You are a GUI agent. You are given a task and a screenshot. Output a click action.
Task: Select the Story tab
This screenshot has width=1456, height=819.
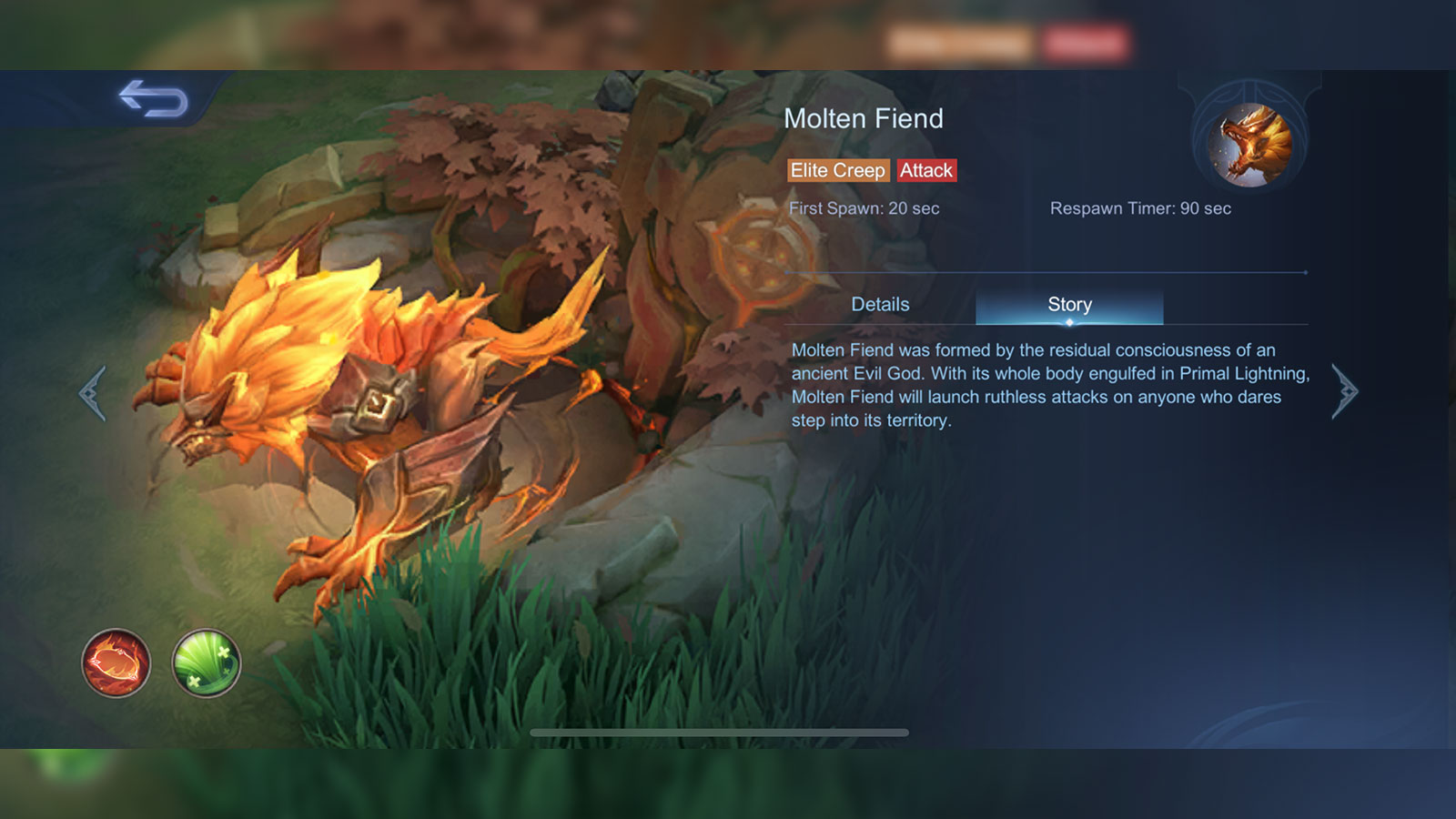pyautogui.click(x=1068, y=305)
